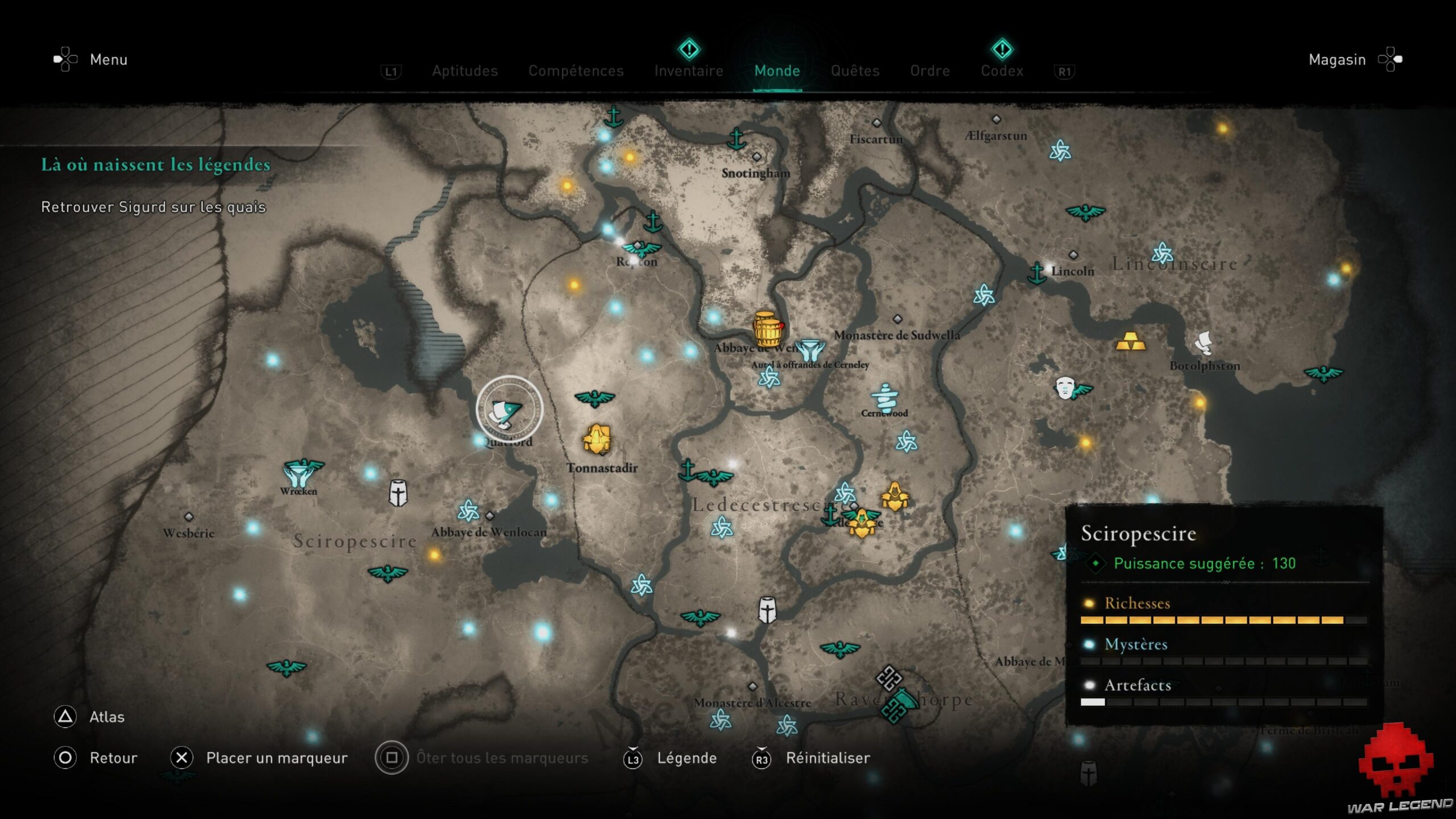Open the Atlas view
Viewport: 1456px width, 819px height.
pos(106,717)
